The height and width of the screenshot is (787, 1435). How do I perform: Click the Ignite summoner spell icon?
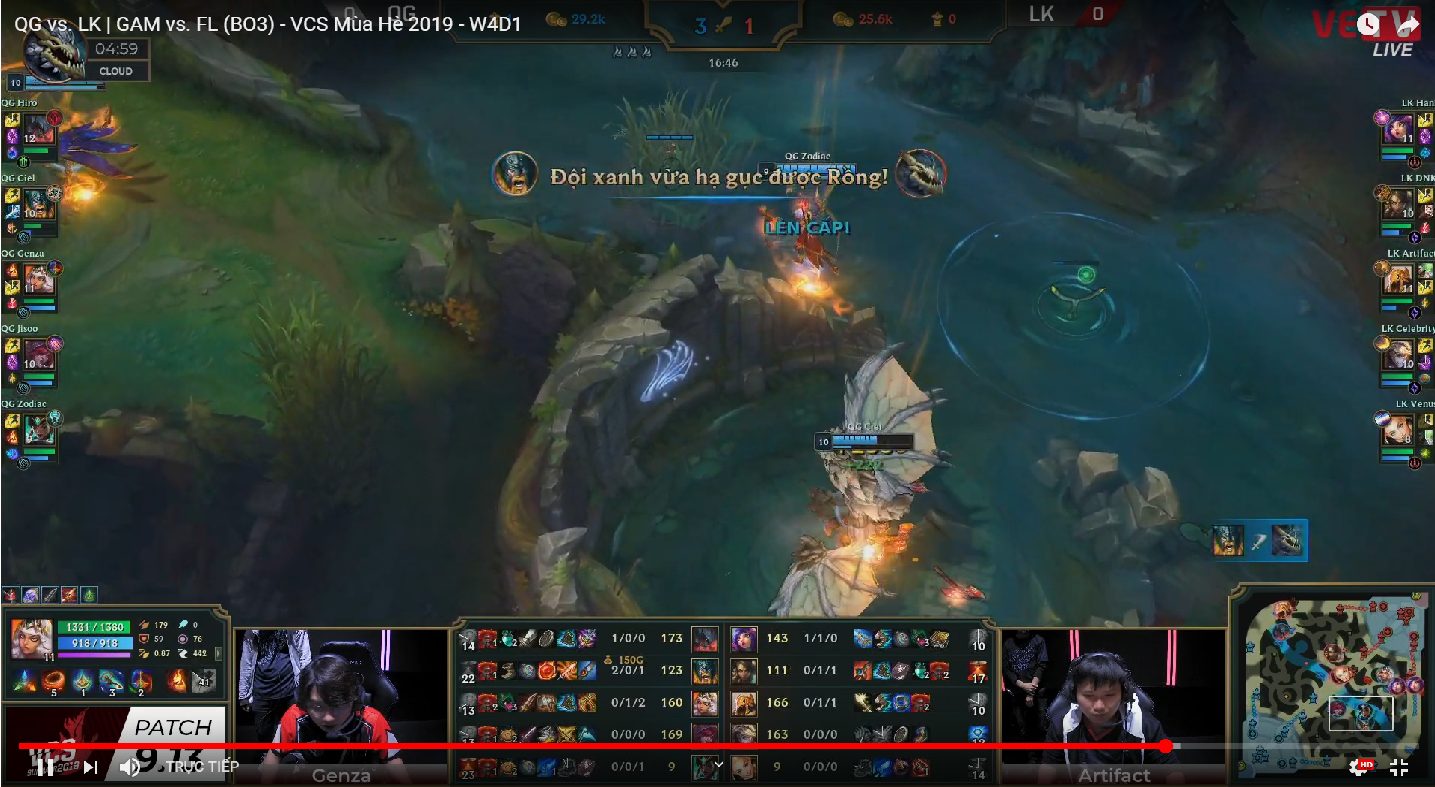[x=178, y=681]
